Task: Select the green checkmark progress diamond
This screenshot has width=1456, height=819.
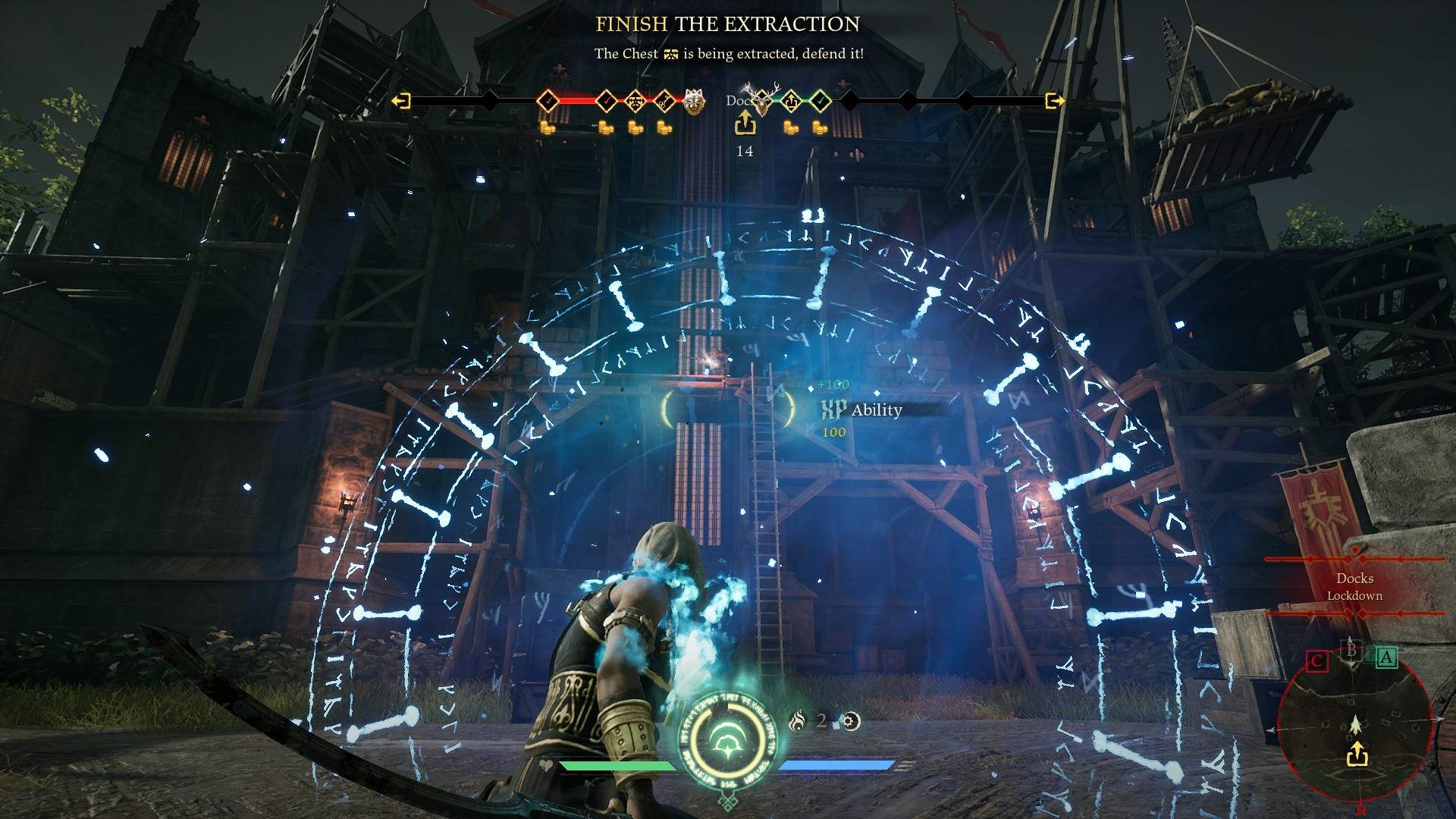Action: (x=820, y=100)
